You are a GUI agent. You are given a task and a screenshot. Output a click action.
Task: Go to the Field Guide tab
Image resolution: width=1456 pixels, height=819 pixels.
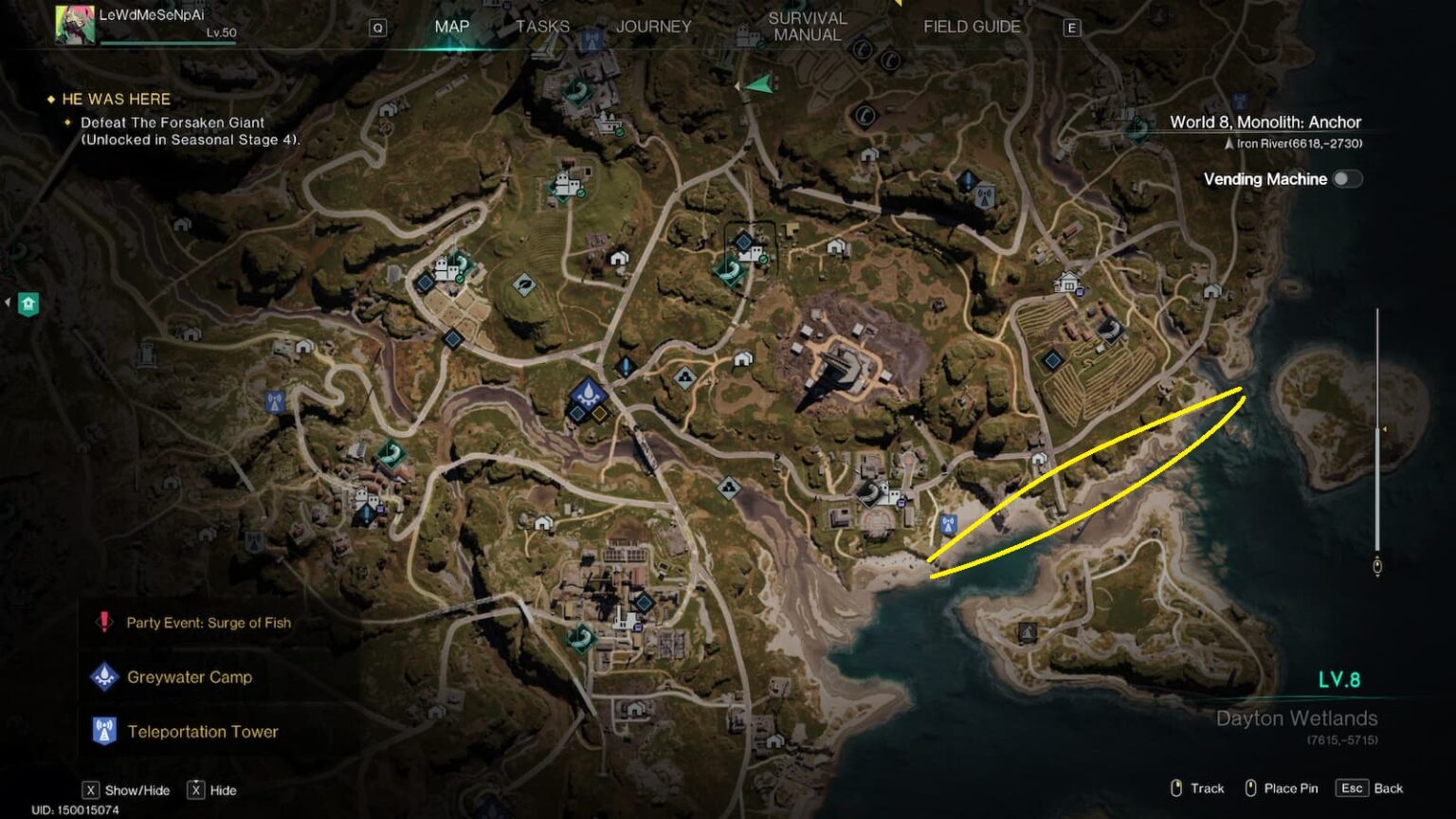(972, 27)
